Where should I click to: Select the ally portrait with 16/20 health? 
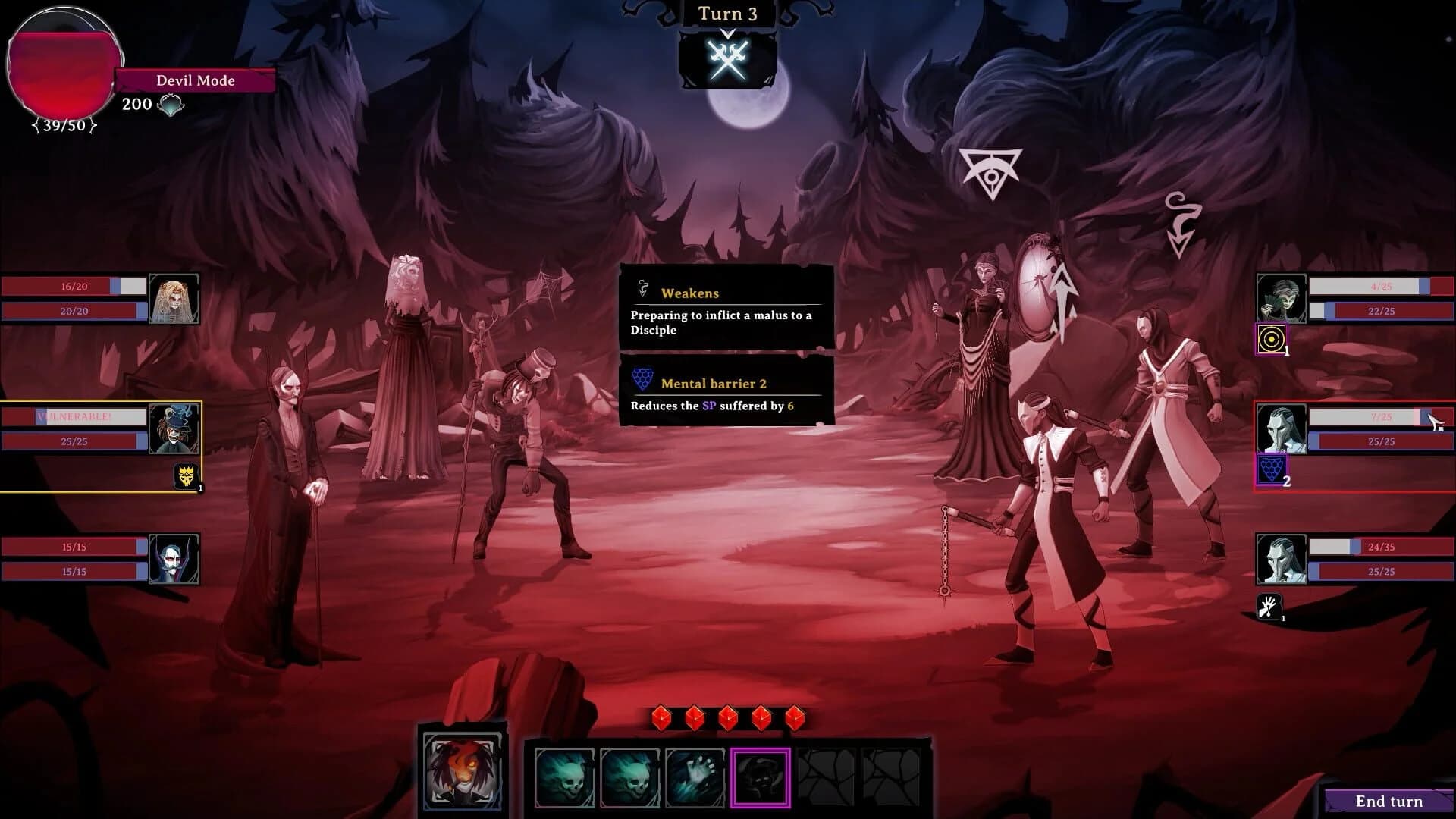tap(173, 297)
